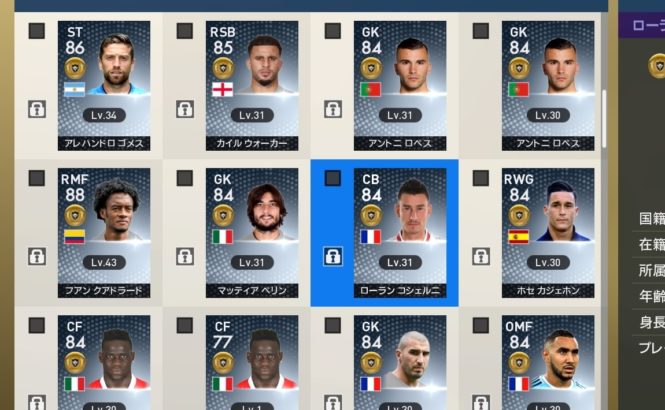Screen dimensions: 665x410
Task: Choose the RSB 85 カイル ウォーカー card
Action: (x=252, y=85)
